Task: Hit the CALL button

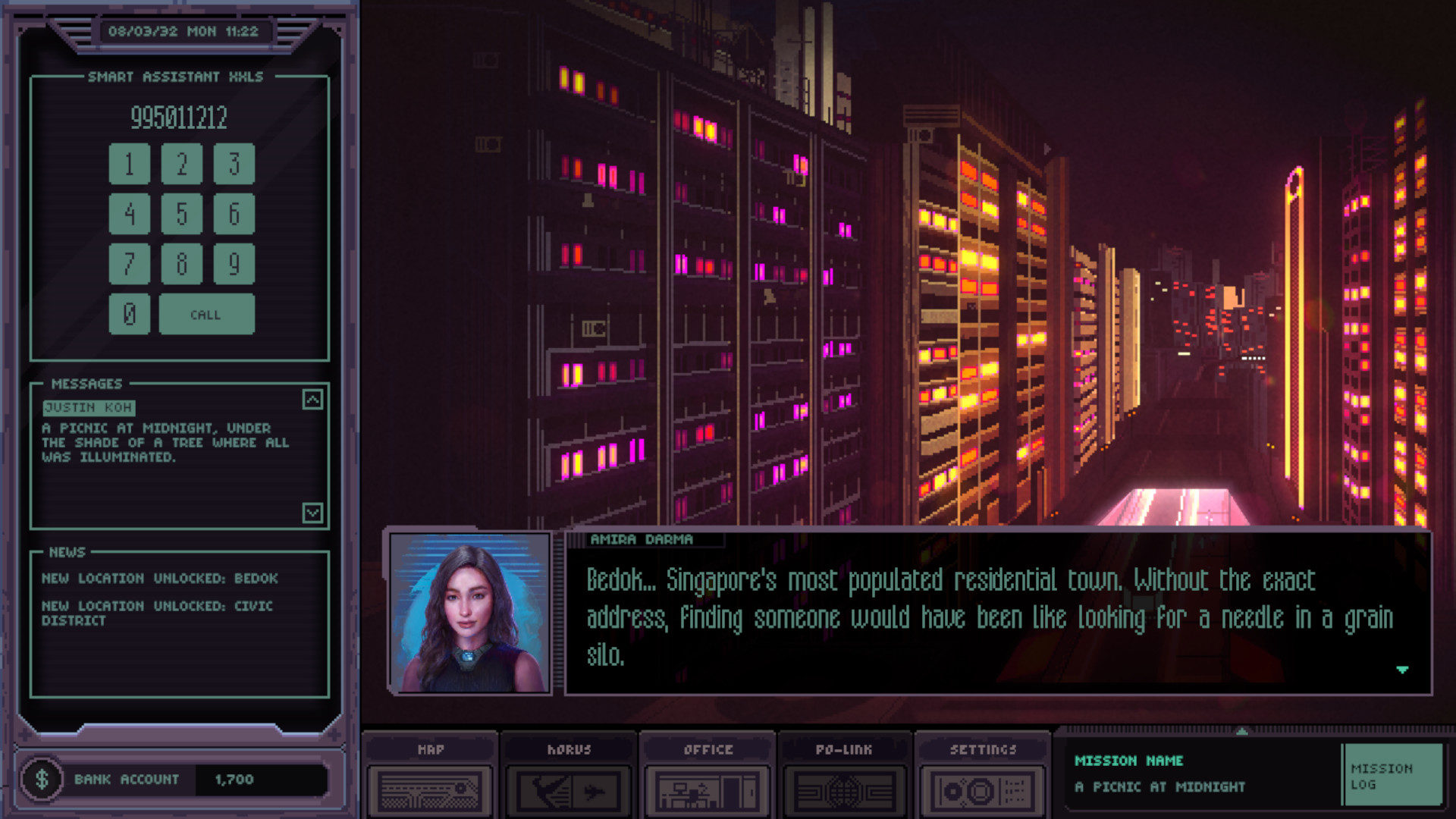Action: [206, 314]
